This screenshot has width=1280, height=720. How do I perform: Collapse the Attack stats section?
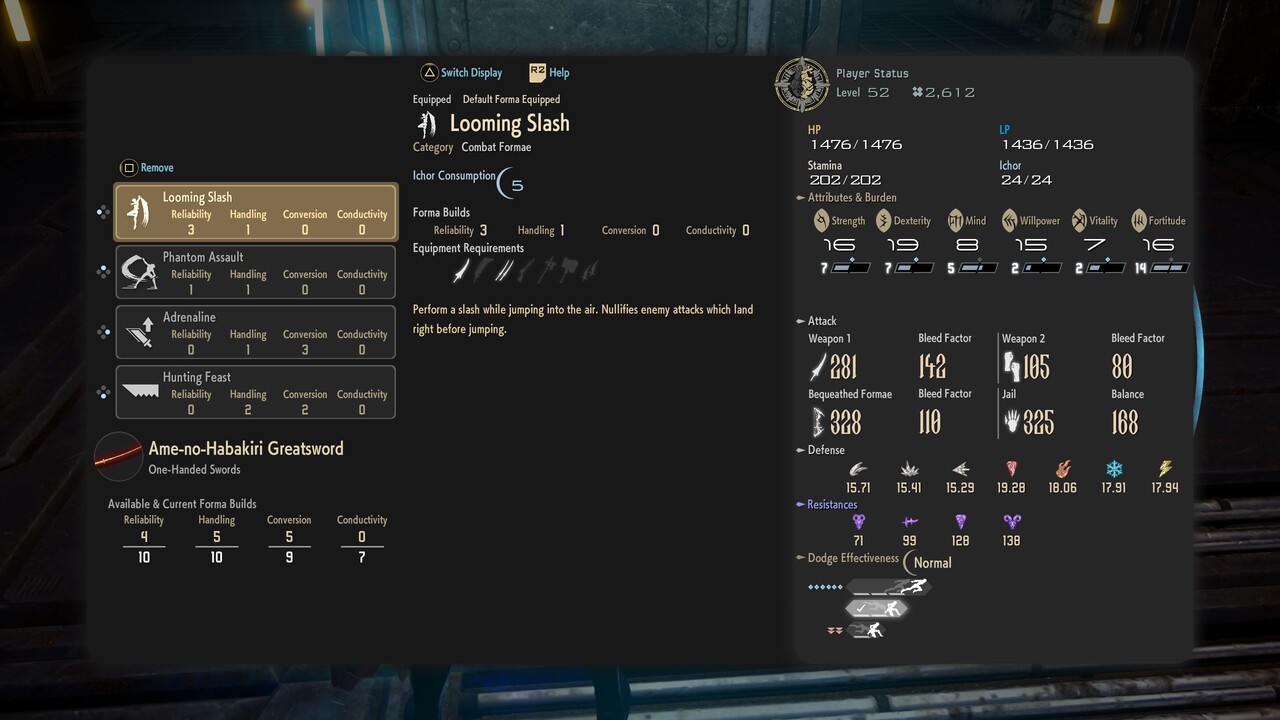click(x=816, y=321)
